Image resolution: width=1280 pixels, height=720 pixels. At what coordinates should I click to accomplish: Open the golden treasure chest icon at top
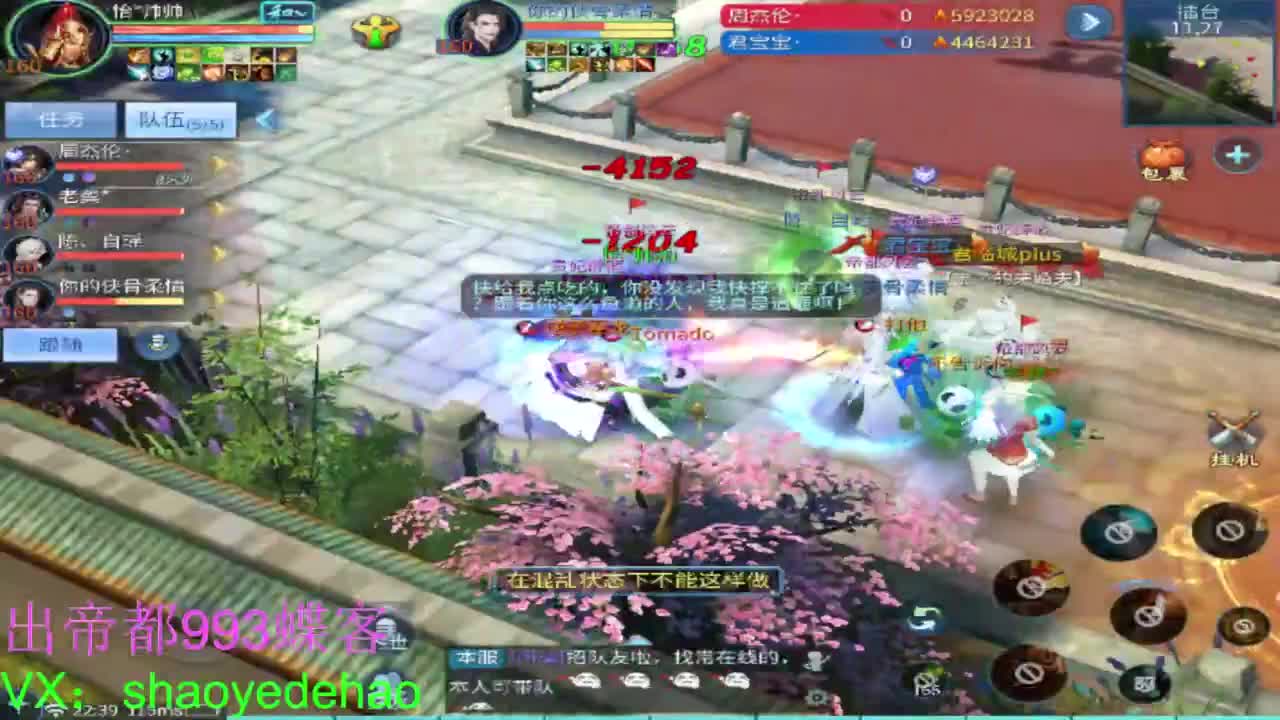[377, 30]
